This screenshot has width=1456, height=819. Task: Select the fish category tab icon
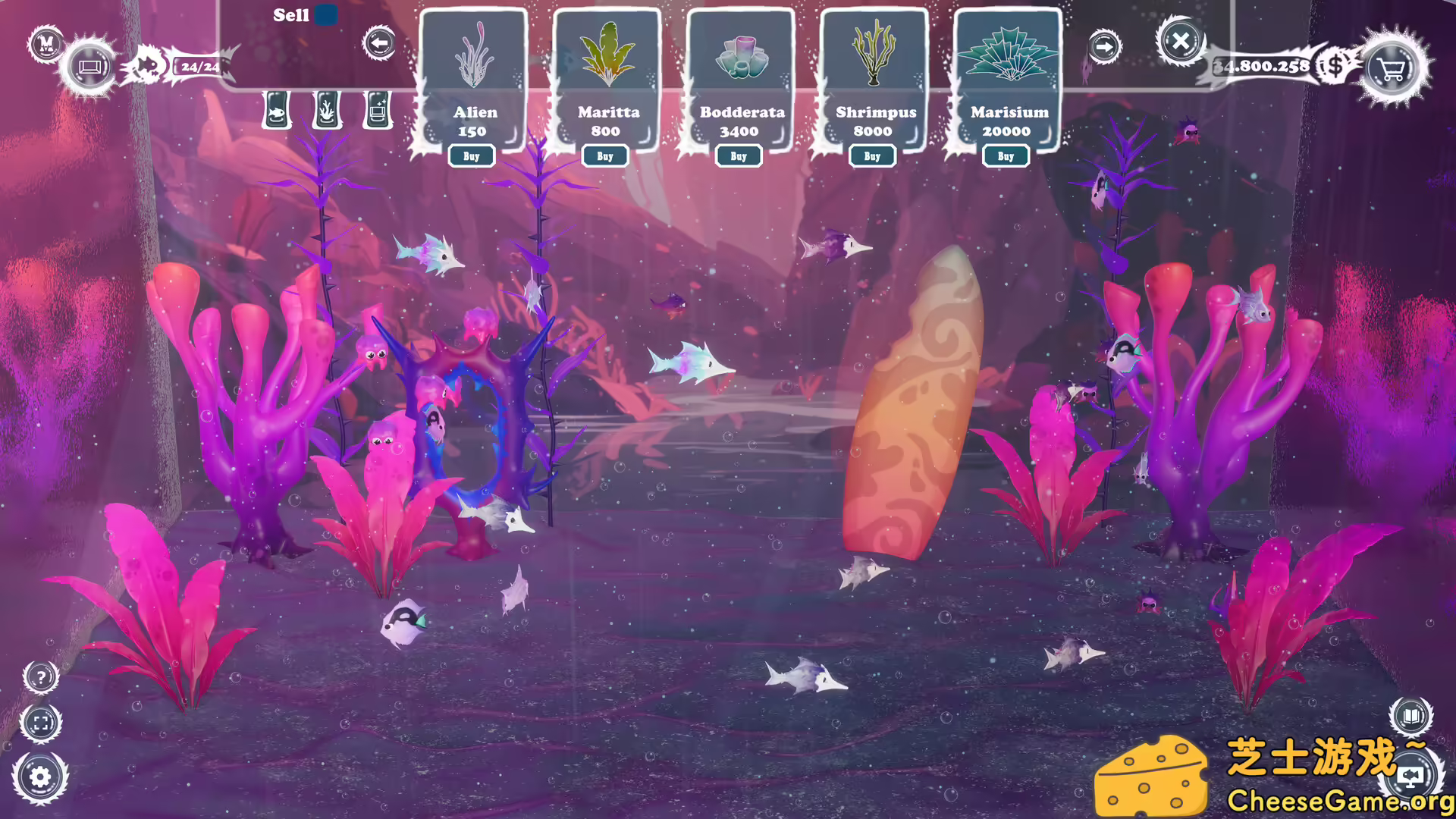pos(278,109)
